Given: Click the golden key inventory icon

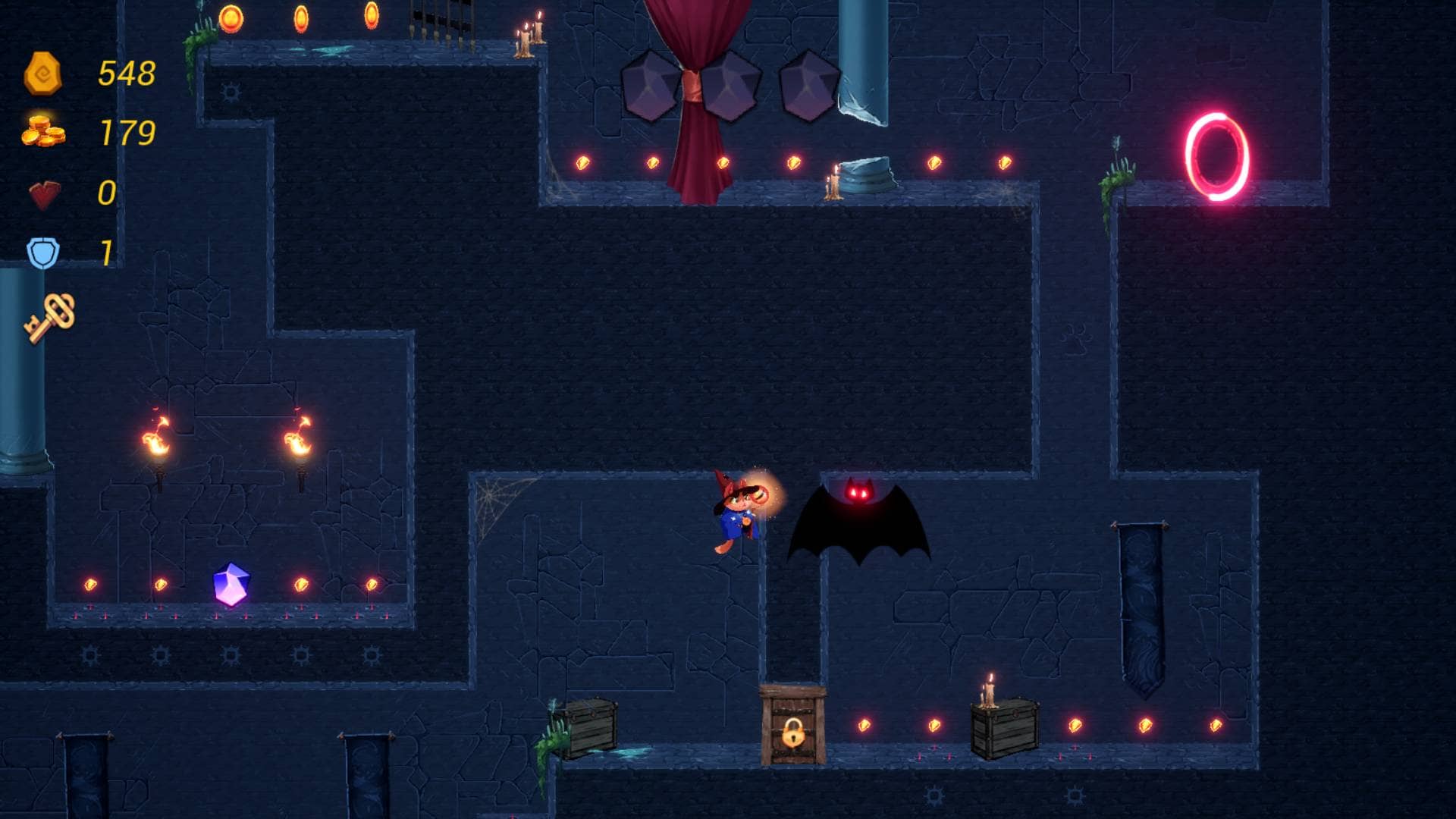Looking at the screenshot, I should click(51, 317).
